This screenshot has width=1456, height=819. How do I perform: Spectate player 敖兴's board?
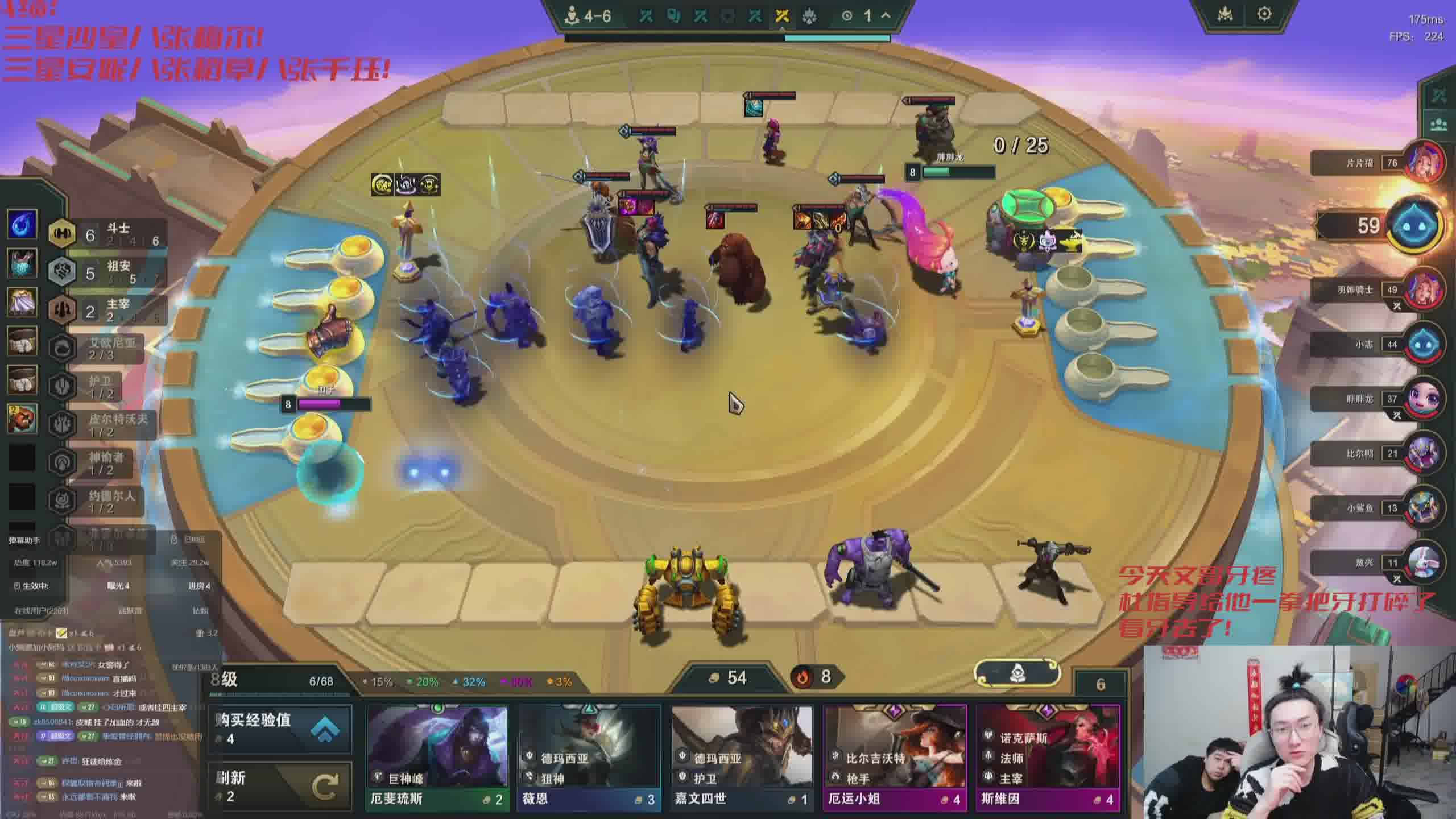pyautogui.click(x=1425, y=563)
